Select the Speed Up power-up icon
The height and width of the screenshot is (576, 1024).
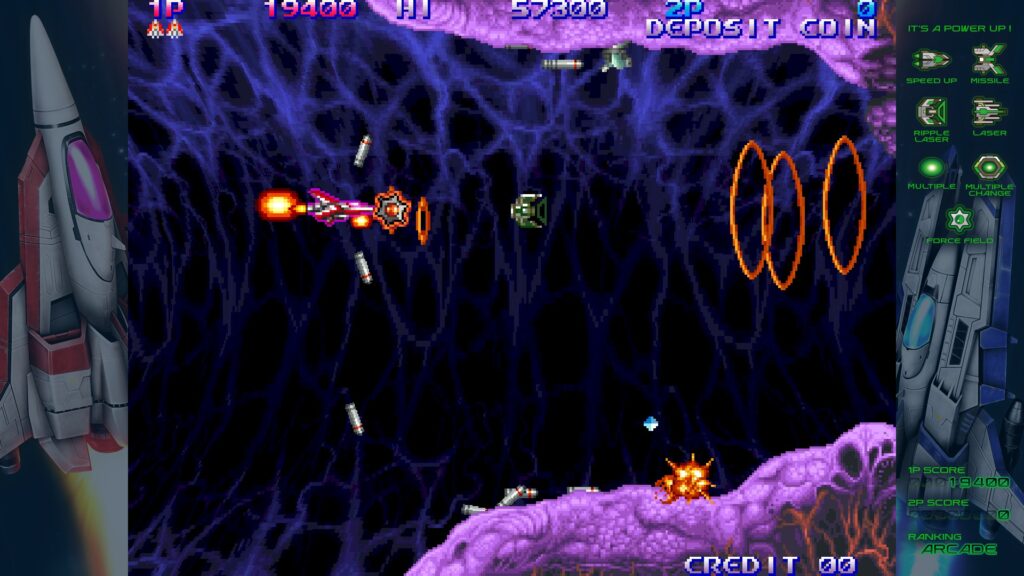[x=932, y=60]
